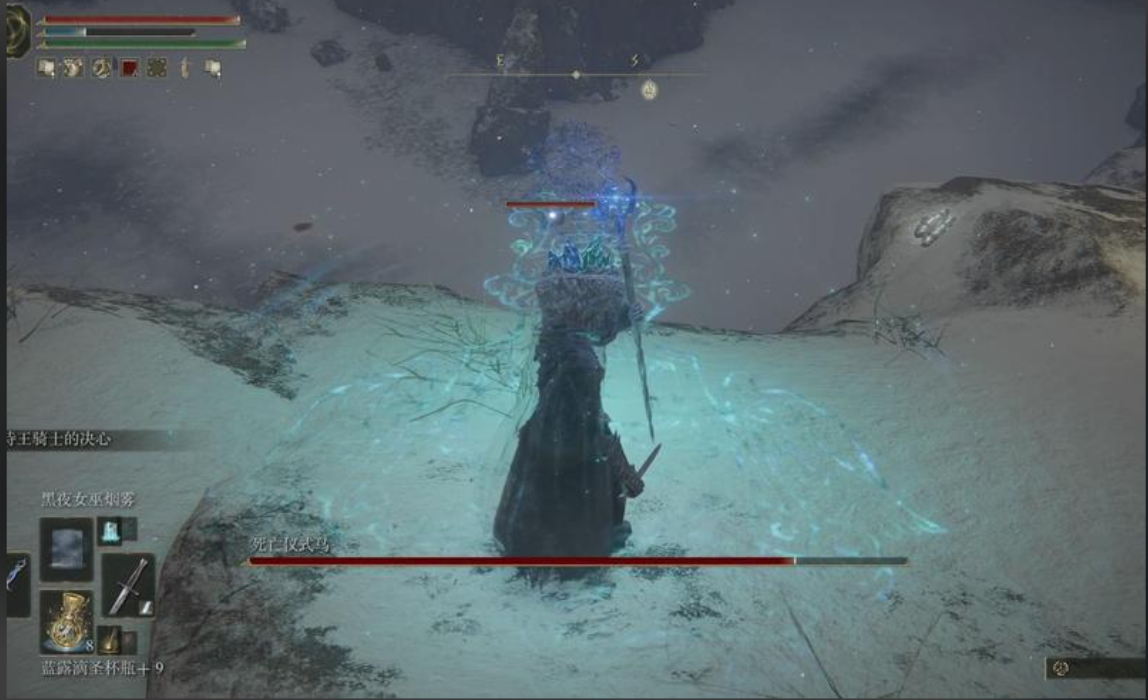The image size is (1148, 700).
Task: Click the compass bar's center diamond marker
Action: pos(575,75)
